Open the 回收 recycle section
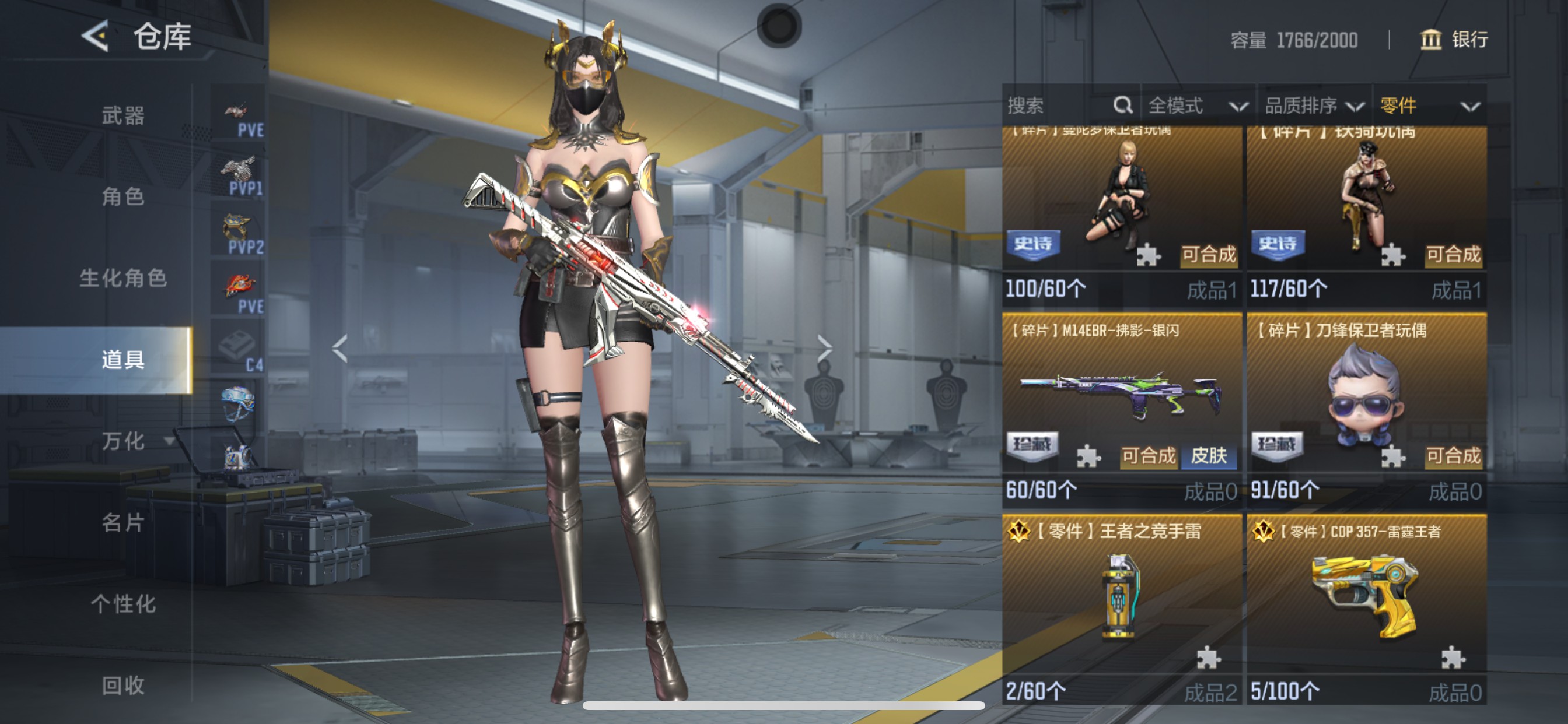 click(123, 686)
